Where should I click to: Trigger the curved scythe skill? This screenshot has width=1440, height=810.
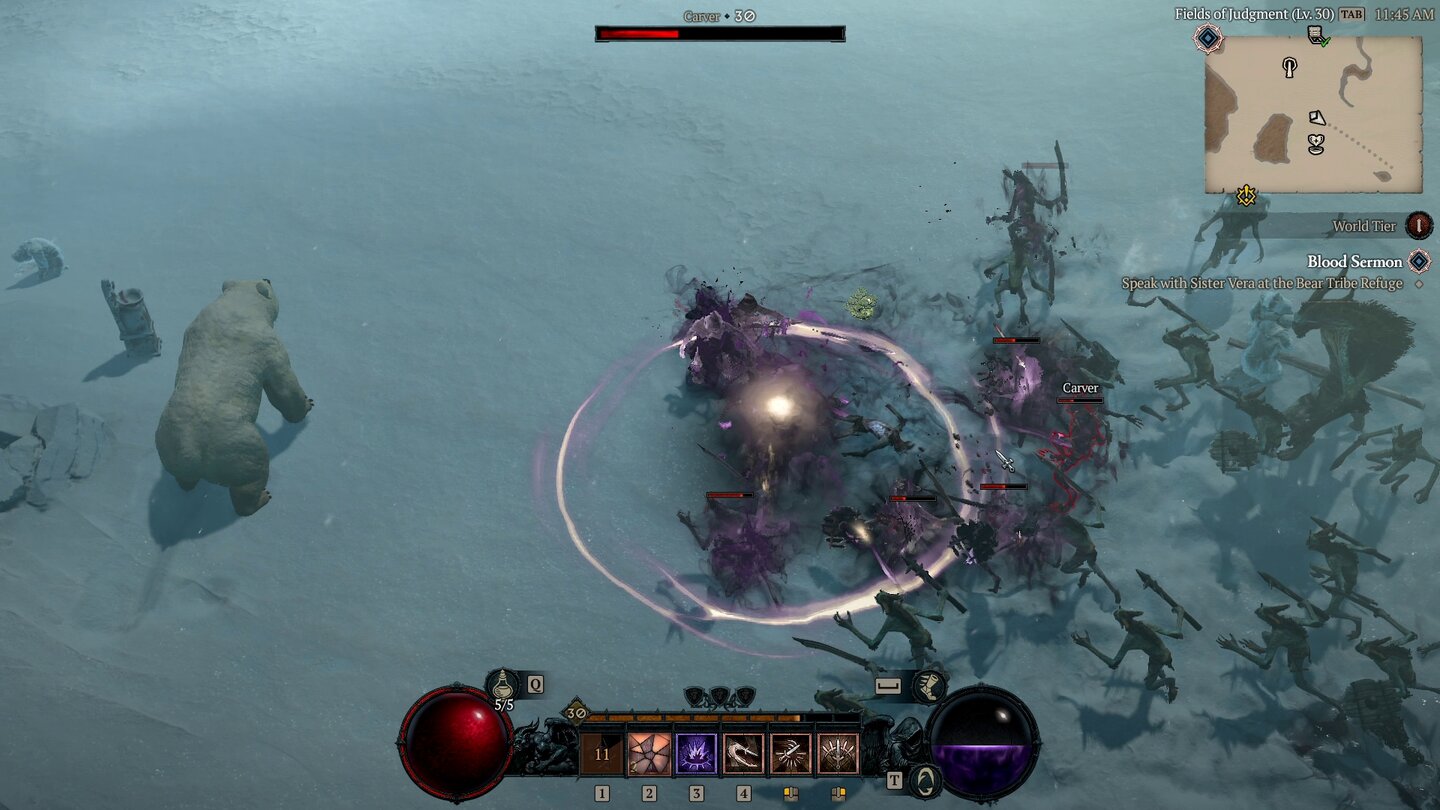pyautogui.click(x=743, y=755)
